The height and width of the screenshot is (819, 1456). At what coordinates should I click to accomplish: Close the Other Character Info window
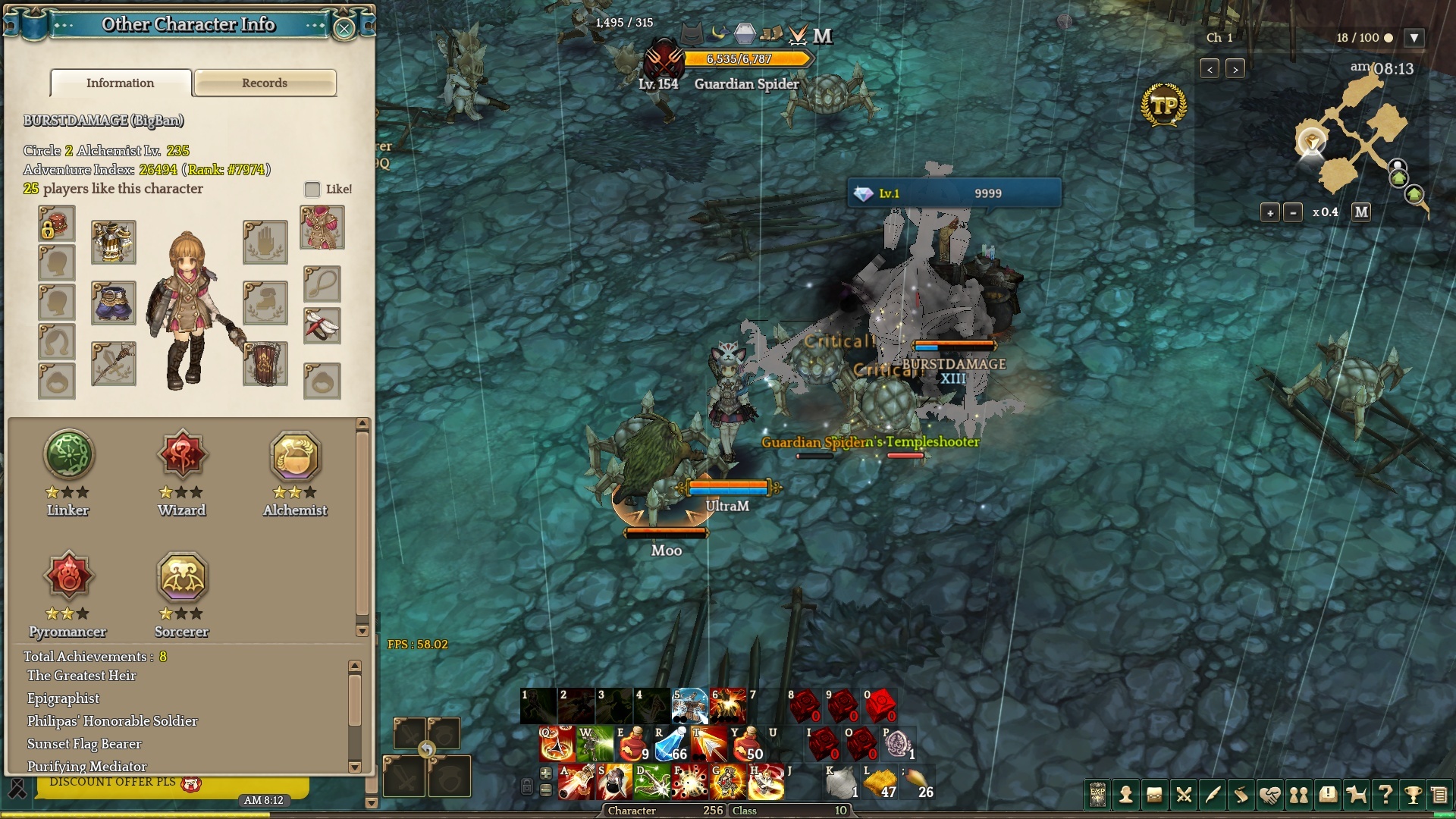(344, 29)
